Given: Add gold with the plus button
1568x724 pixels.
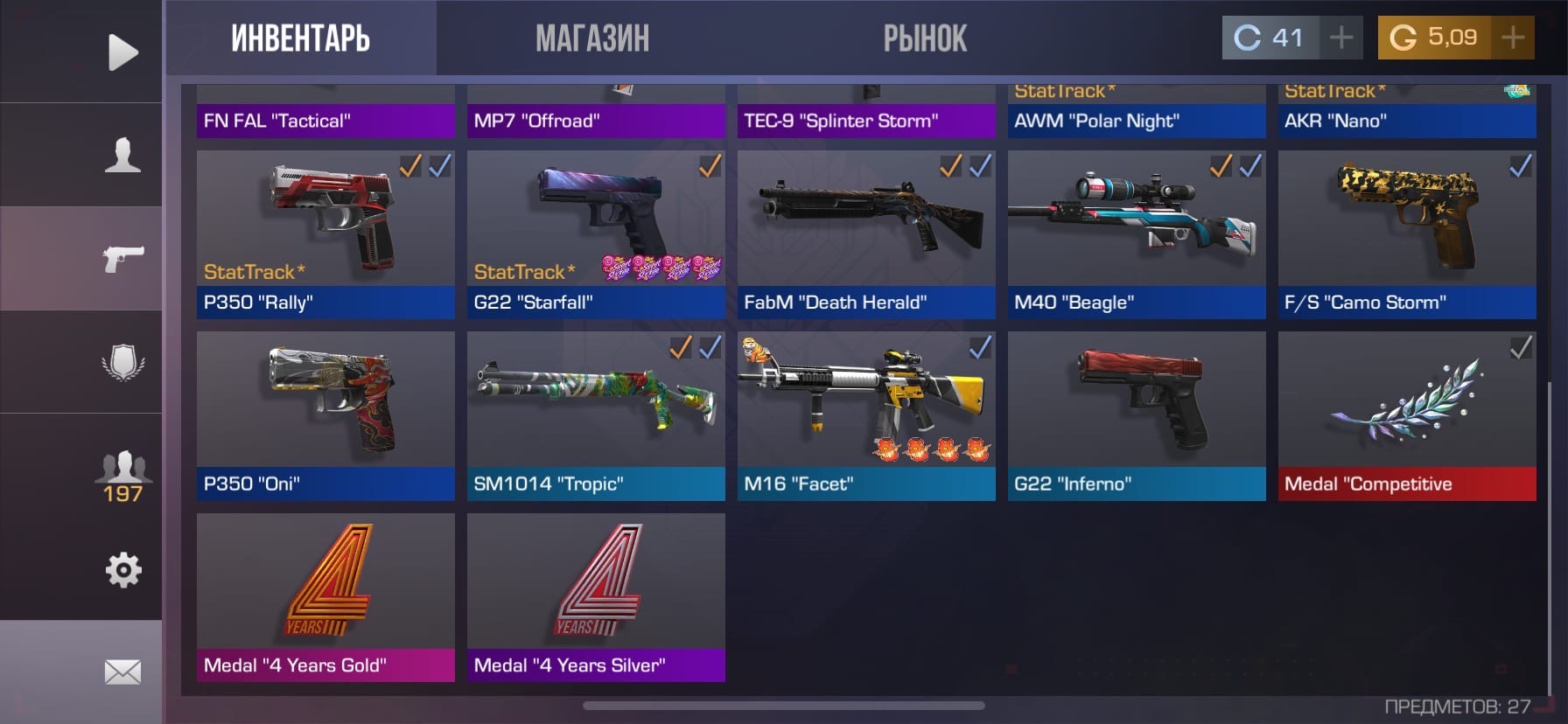Looking at the screenshot, I should tap(1512, 38).
